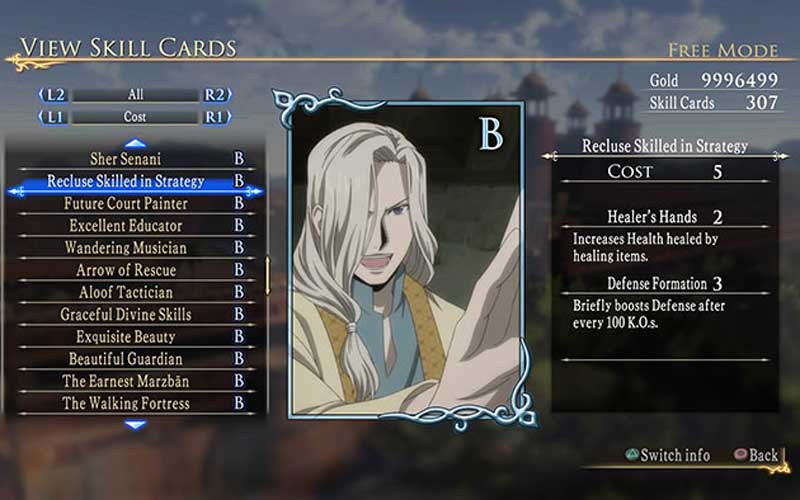Pick the Graceful Divine Skills card
The width and height of the screenshot is (800, 500).
click(x=126, y=314)
